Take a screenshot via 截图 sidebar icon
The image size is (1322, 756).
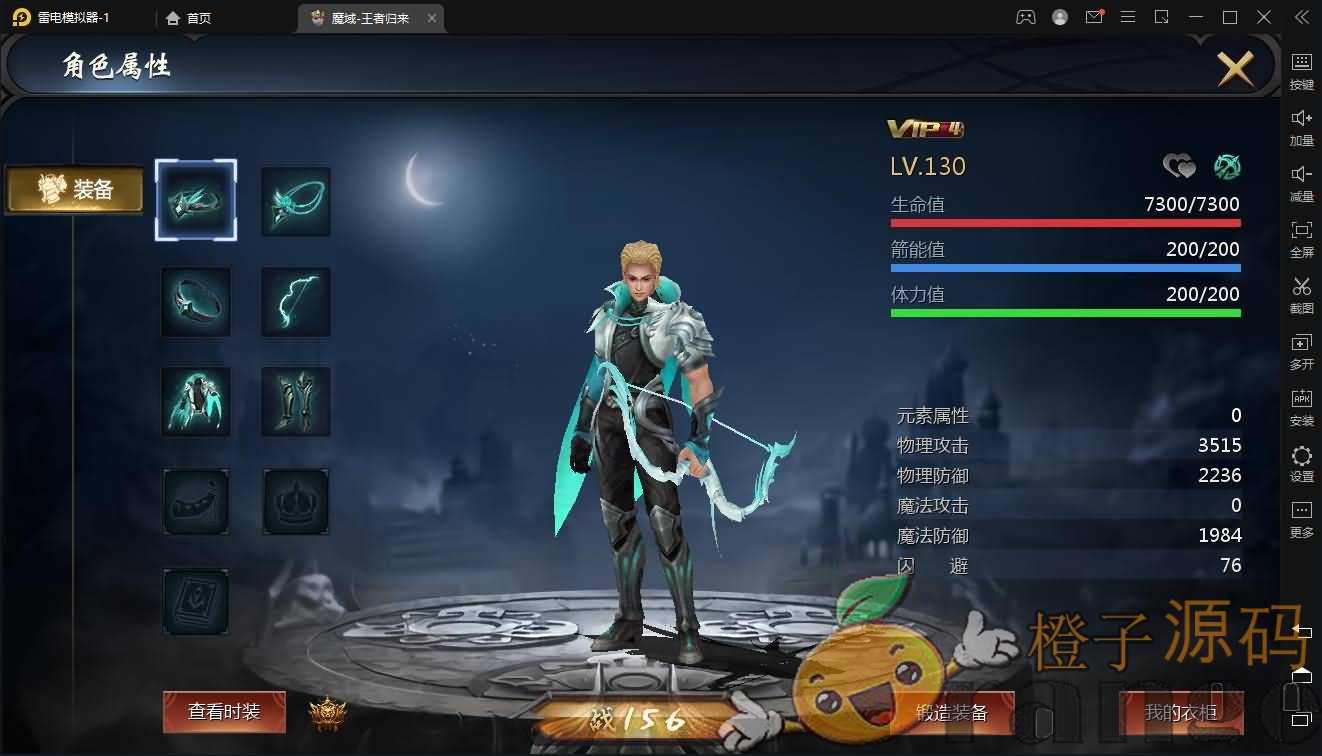[1301, 297]
